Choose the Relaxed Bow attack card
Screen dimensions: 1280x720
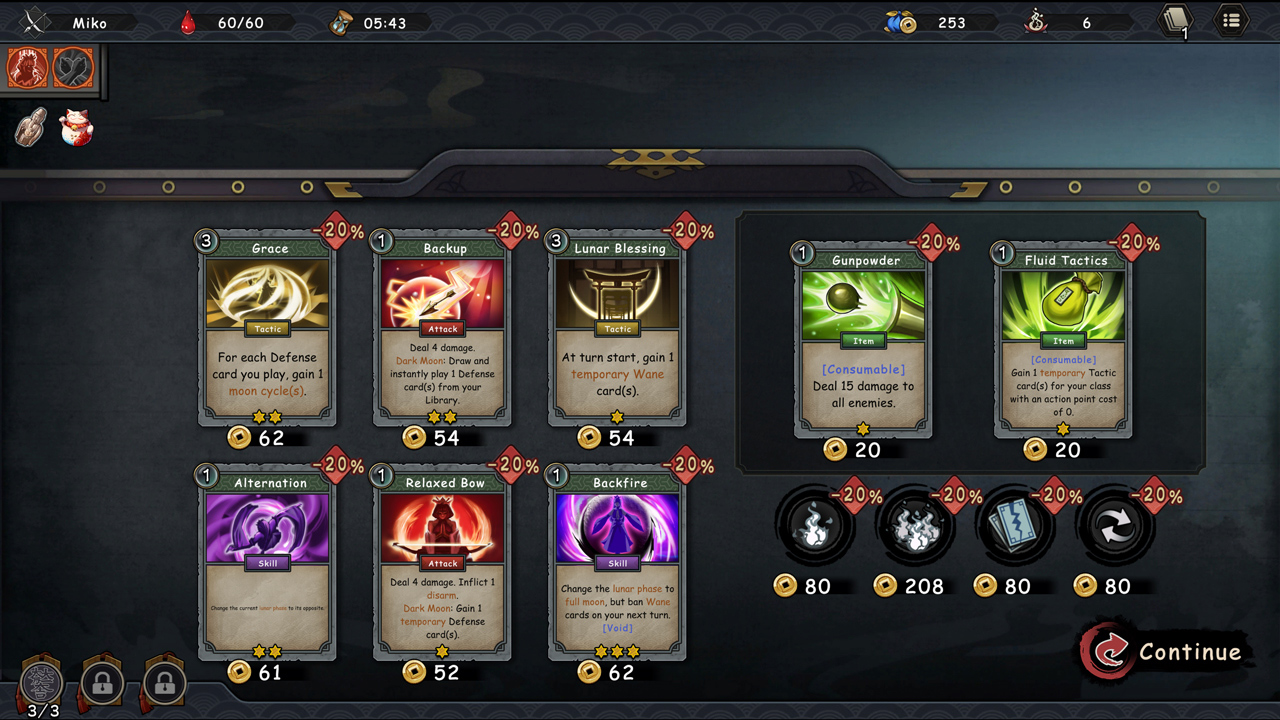(x=443, y=563)
